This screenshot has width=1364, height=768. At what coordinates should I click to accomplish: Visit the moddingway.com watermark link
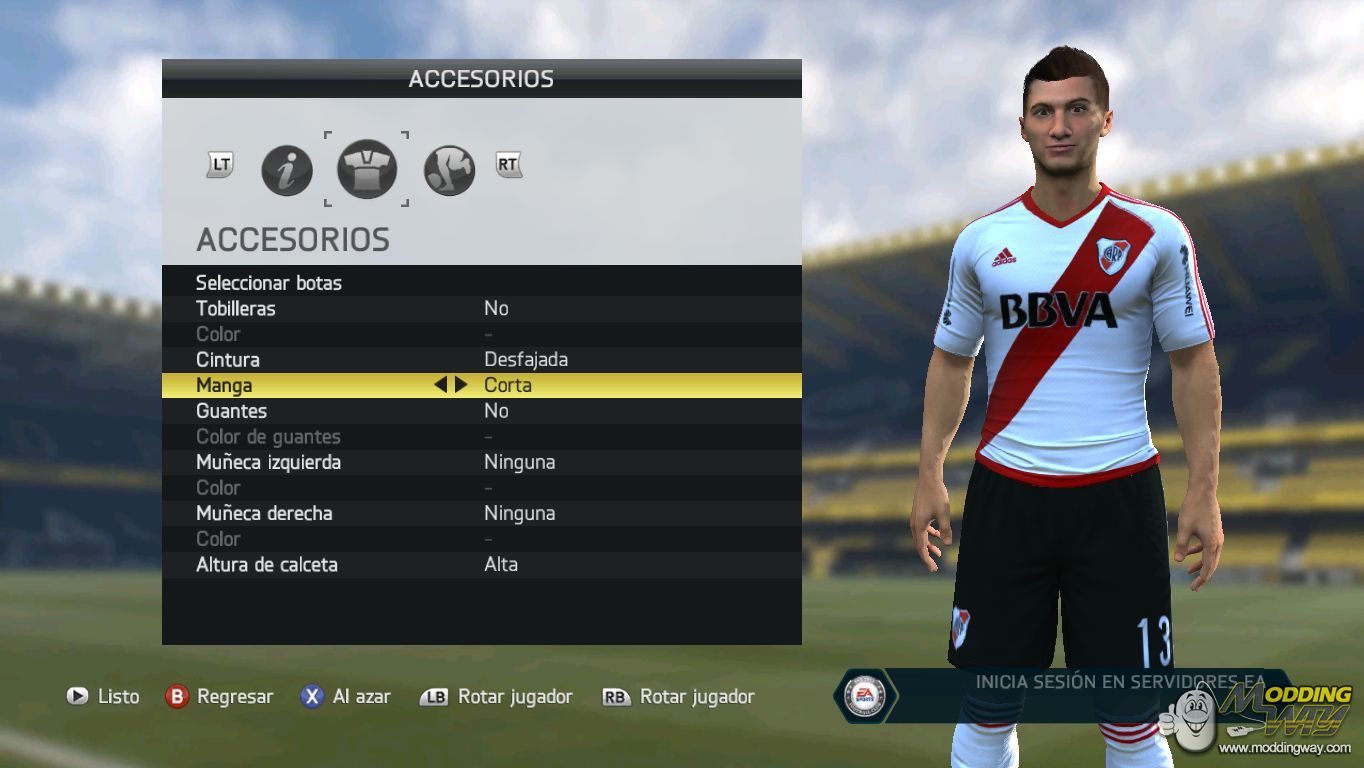point(1285,747)
